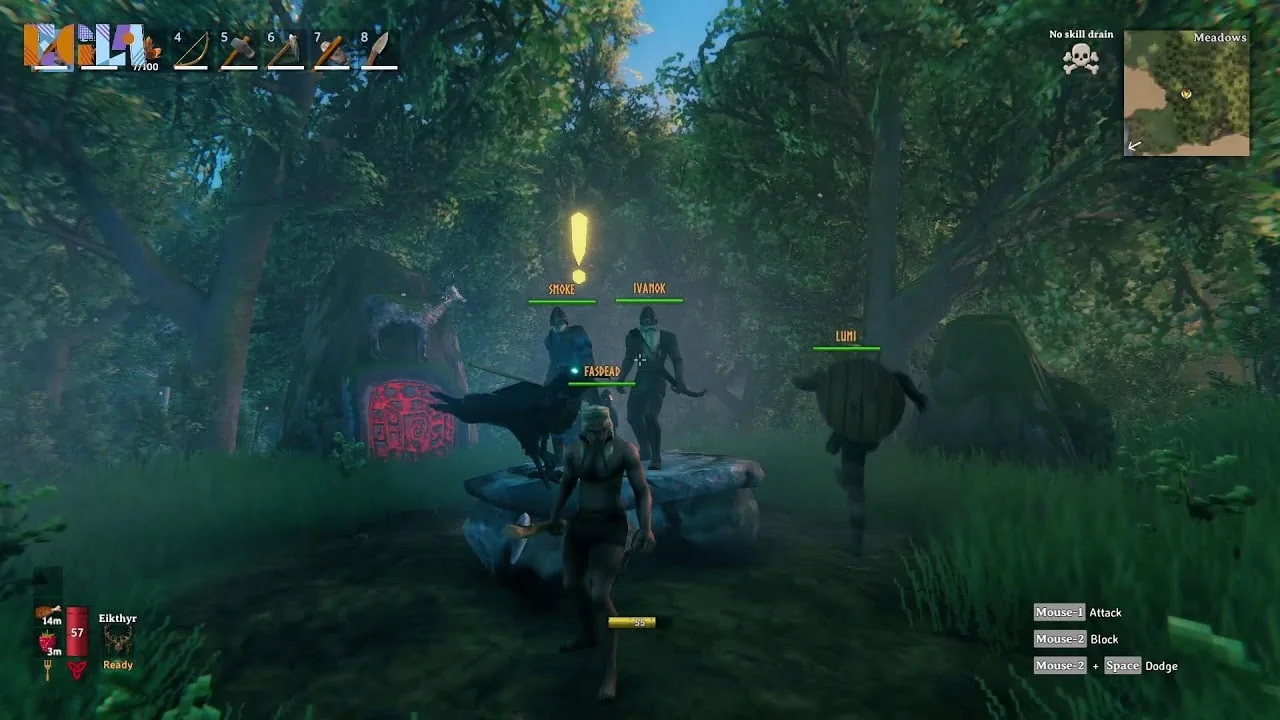Image resolution: width=1280 pixels, height=720 pixels.
Task: Click the cooked meat food icon
Action: point(48,612)
